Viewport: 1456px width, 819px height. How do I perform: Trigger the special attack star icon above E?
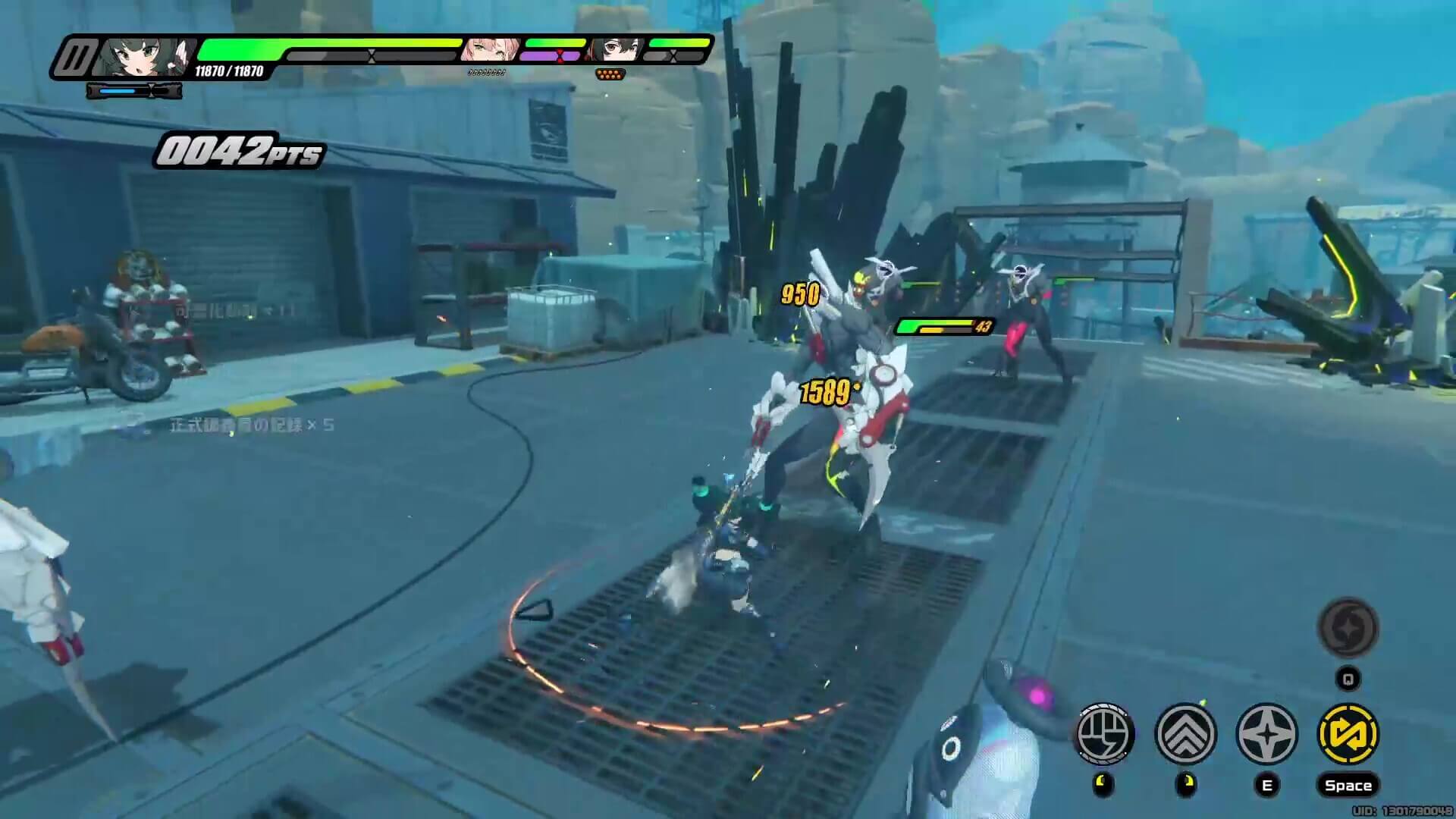point(1266,734)
